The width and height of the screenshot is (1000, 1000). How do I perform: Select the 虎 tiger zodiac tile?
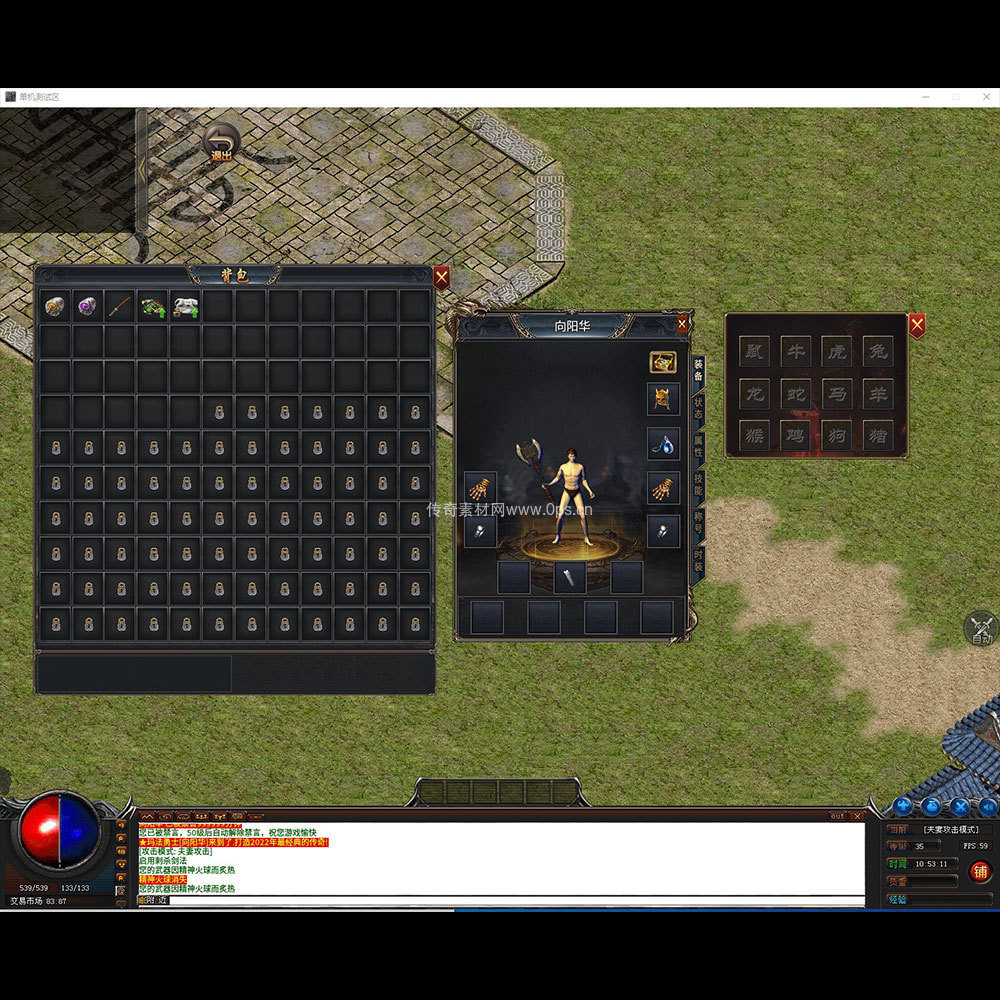836,350
